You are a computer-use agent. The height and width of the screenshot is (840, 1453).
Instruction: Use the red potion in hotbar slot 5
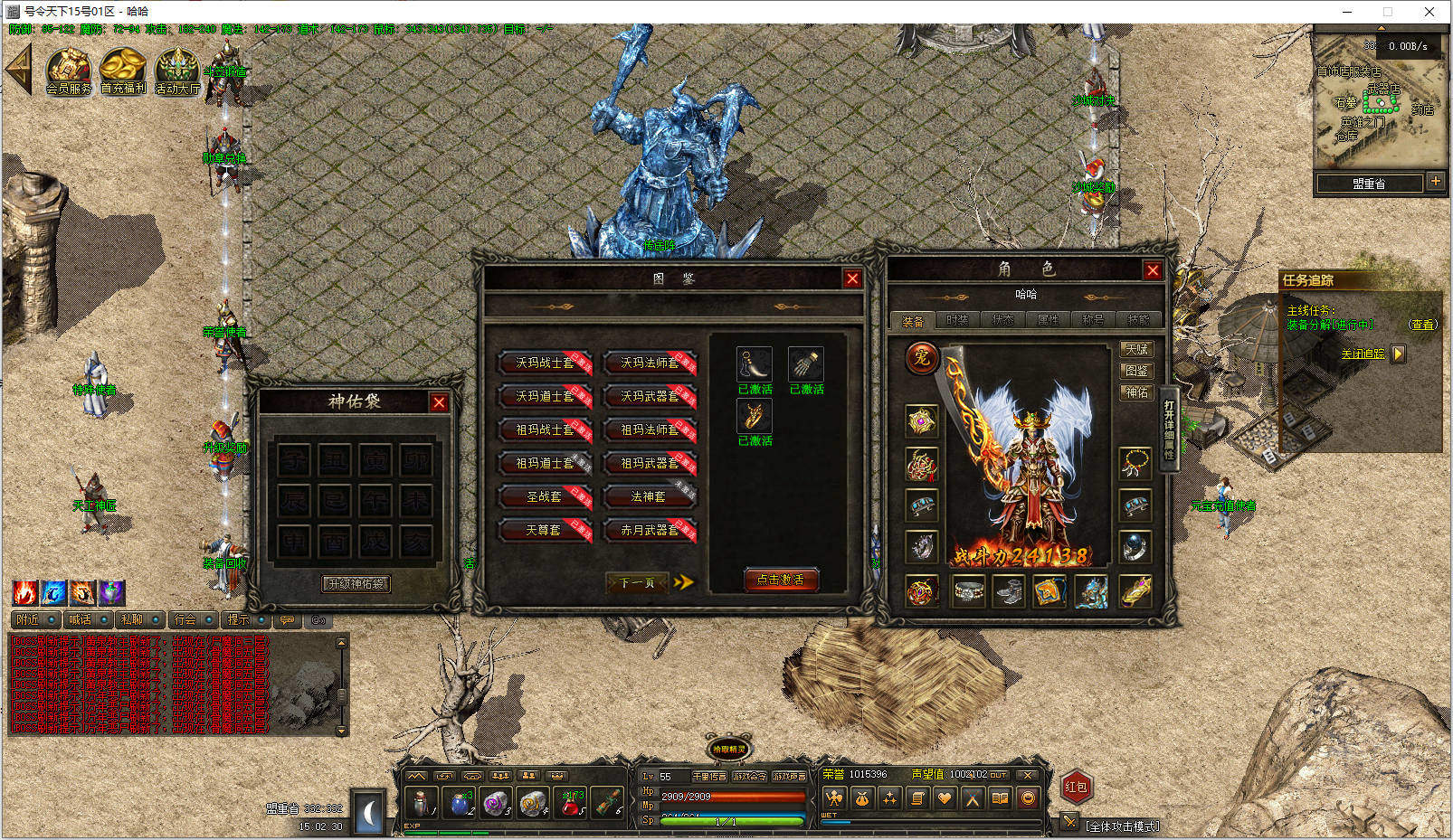pos(571,802)
